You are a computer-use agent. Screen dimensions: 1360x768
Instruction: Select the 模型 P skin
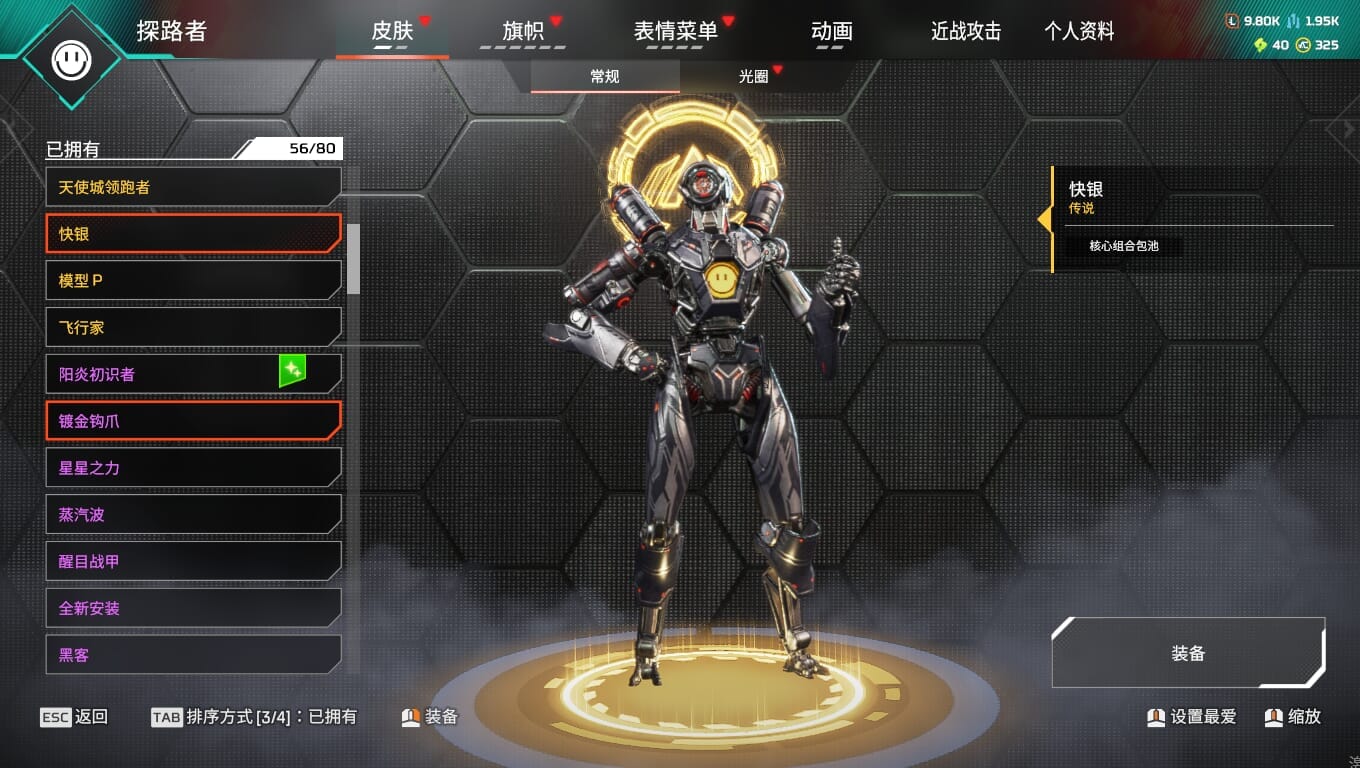193,281
